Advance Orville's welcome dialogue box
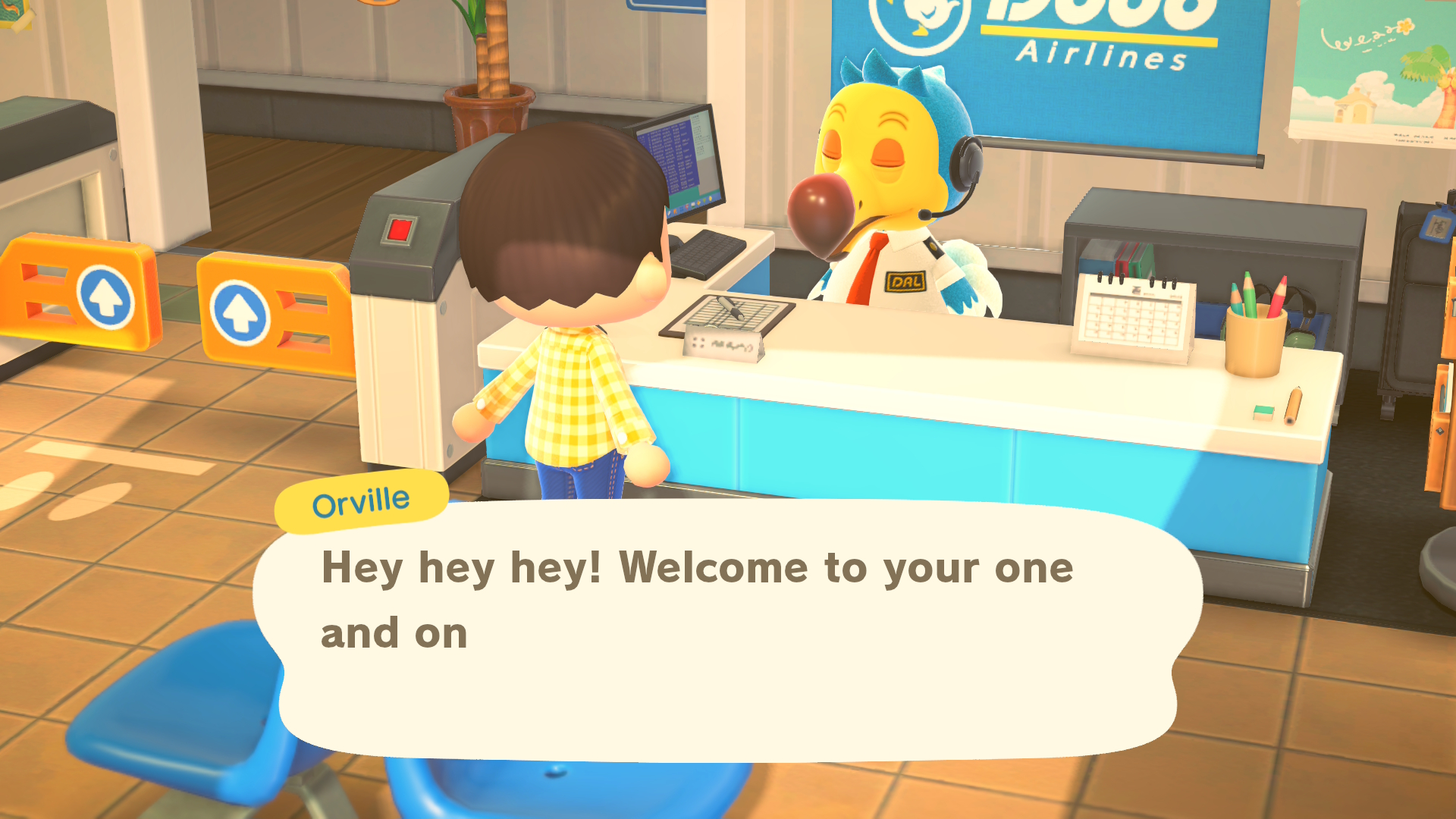 [x=726, y=631]
